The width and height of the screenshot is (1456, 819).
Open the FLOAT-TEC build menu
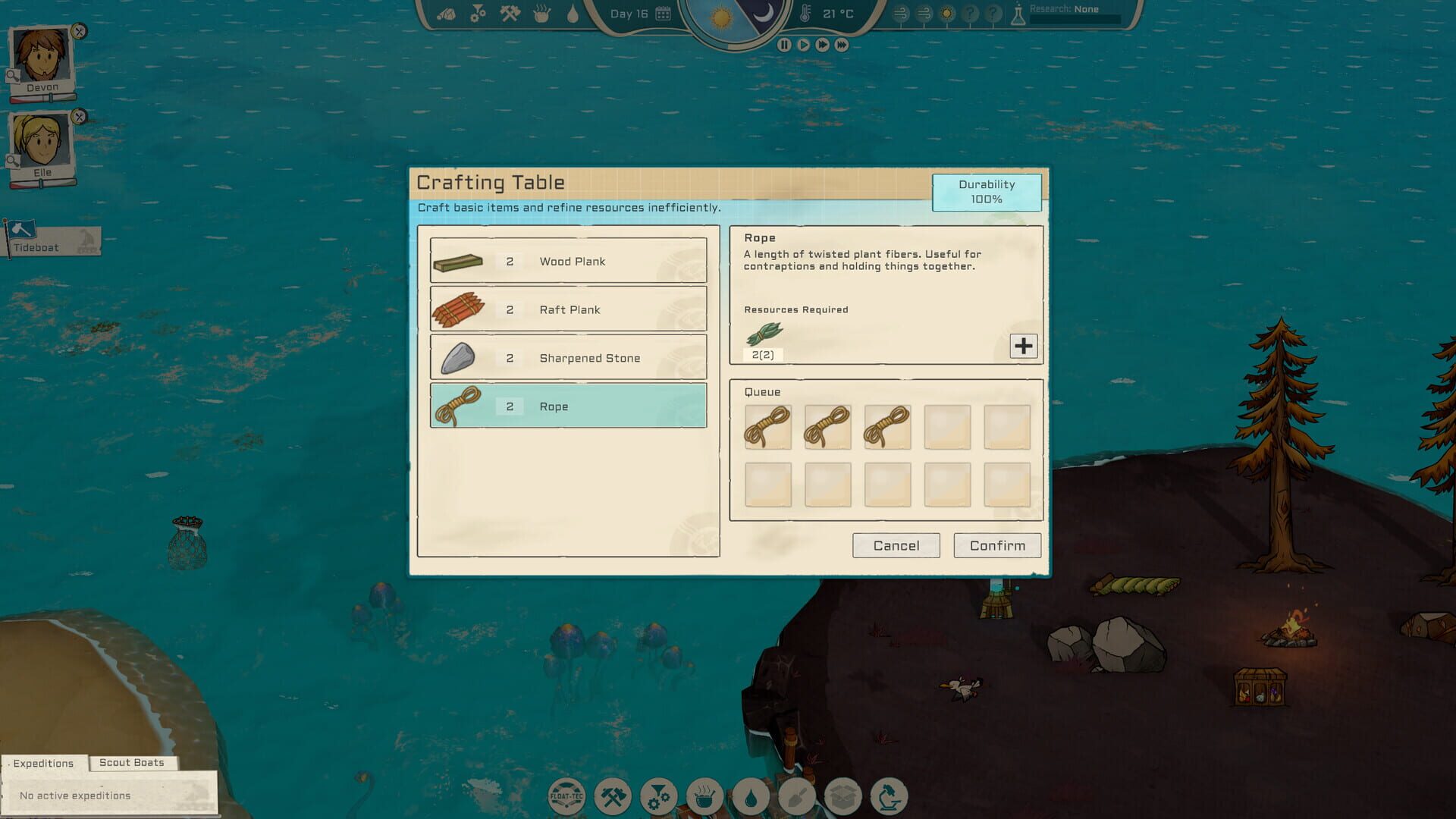[566, 796]
